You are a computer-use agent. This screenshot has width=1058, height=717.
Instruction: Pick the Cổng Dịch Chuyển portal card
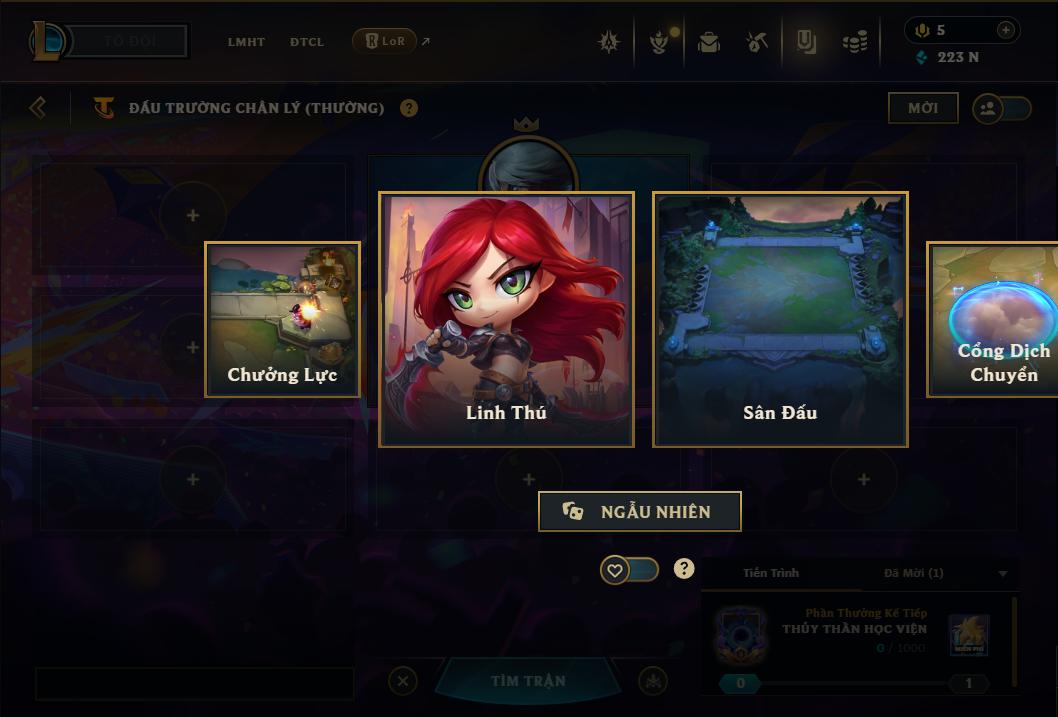(x=995, y=320)
